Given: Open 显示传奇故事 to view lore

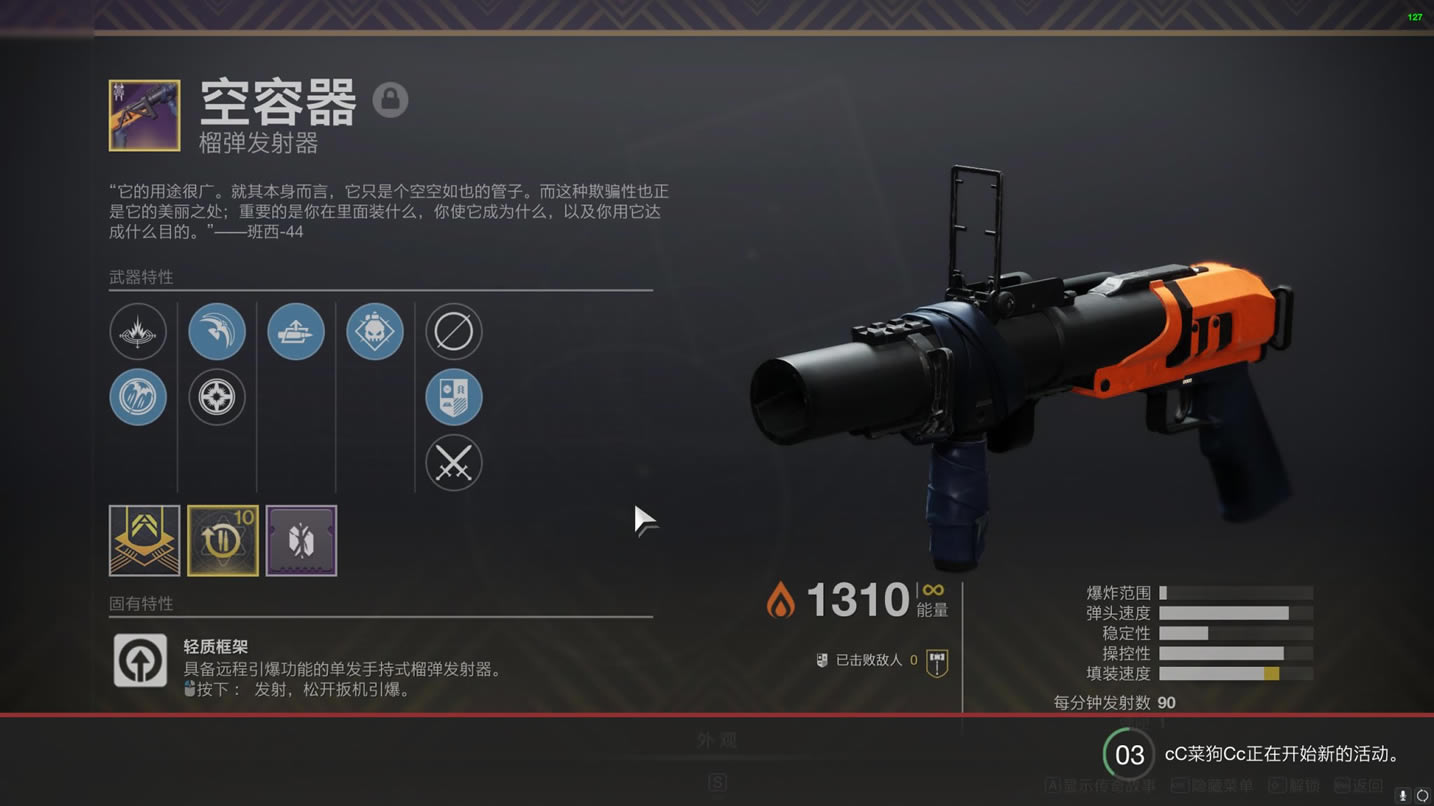Looking at the screenshot, I should (1098, 786).
